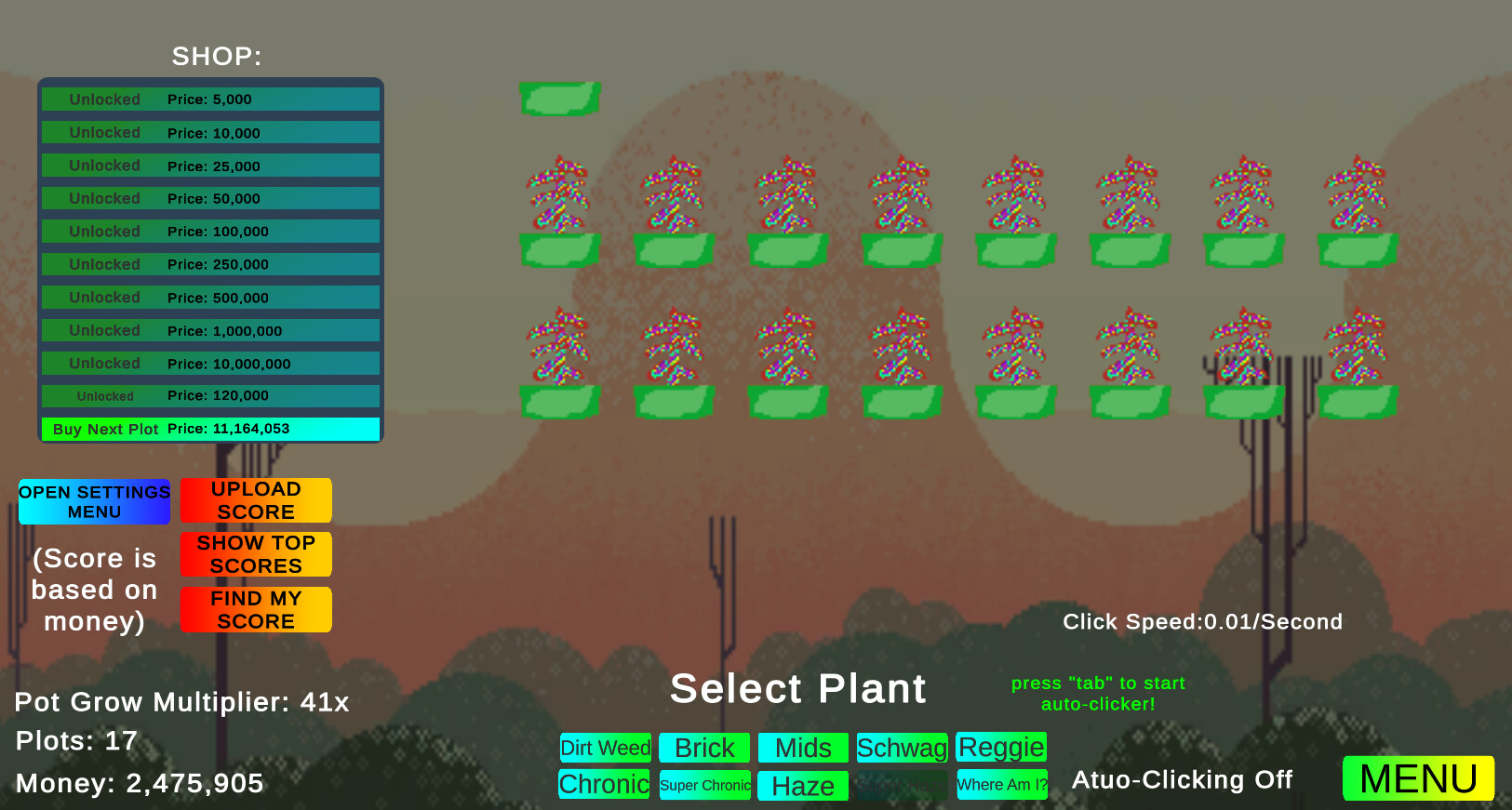Show the top scores
This screenshot has width=1512, height=810.
[x=256, y=554]
